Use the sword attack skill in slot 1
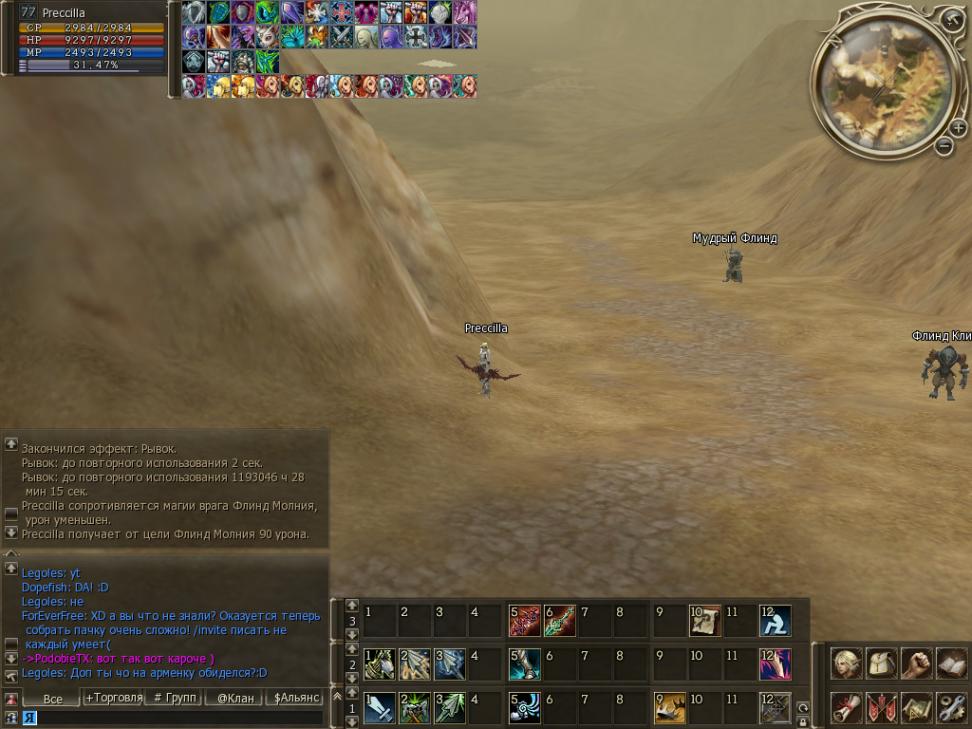972x729 pixels. [x=380, y=707]
